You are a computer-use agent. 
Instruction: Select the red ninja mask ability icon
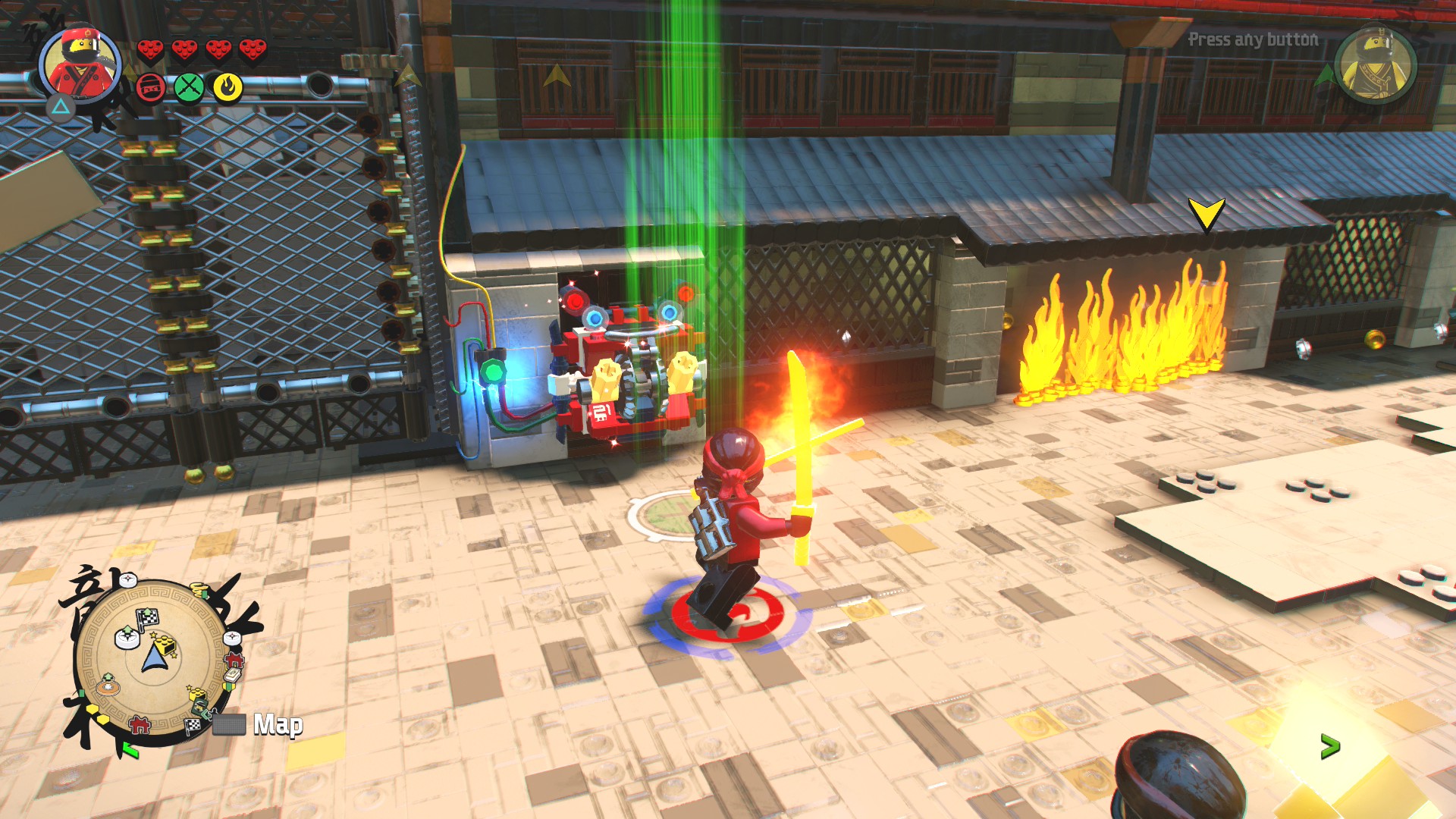coord(151,88)
